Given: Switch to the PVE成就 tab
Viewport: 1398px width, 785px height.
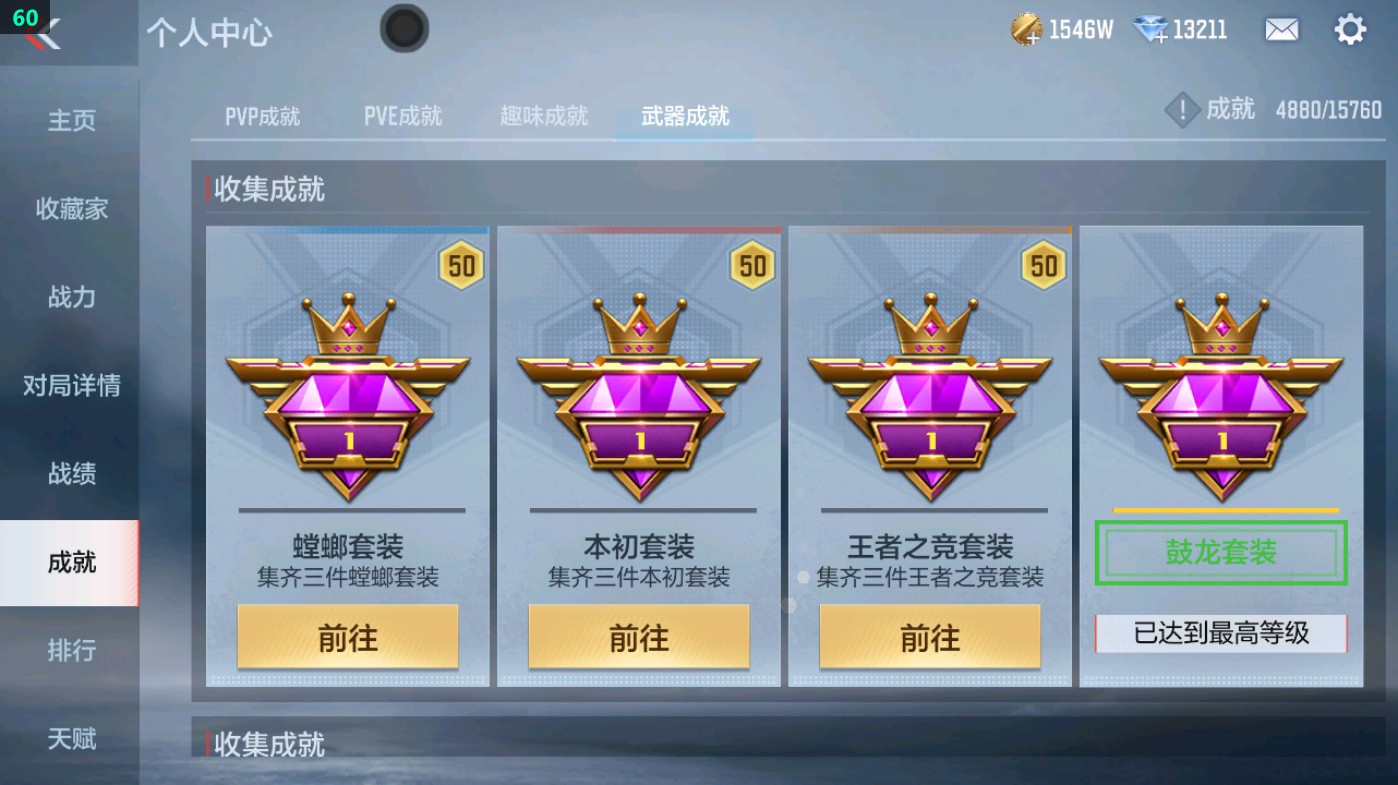Looking at the screenshot, I should [x=401, y=114].
